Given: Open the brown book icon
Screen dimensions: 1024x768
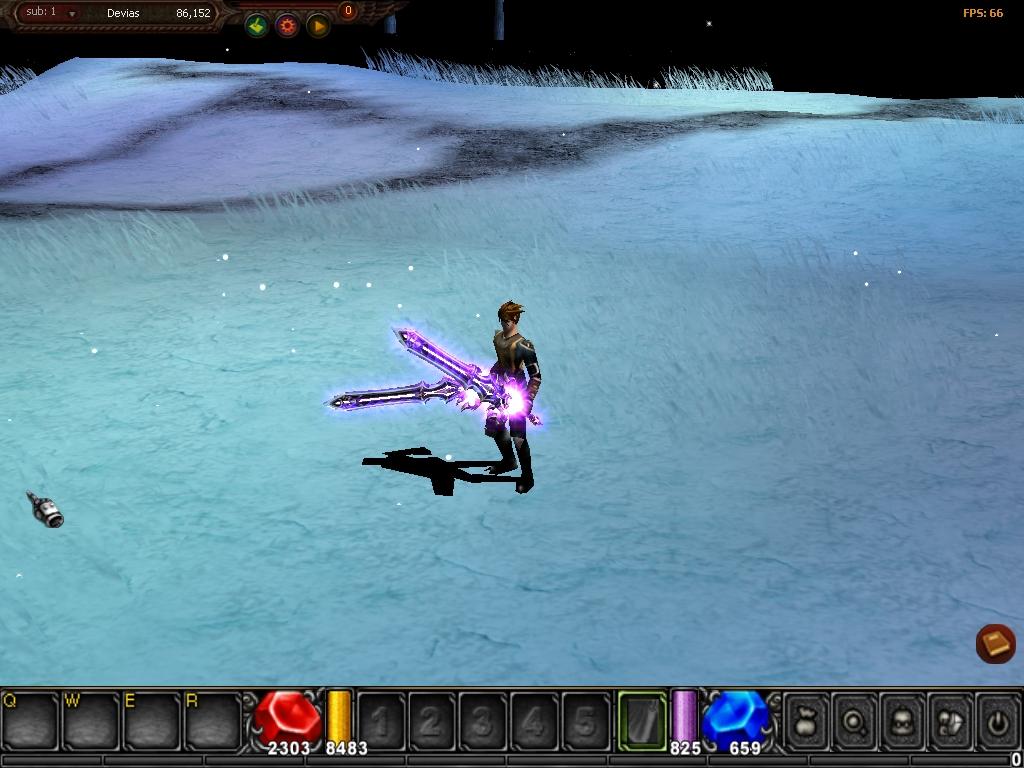Looking at the screenshot, I should [x=995, y=643].
